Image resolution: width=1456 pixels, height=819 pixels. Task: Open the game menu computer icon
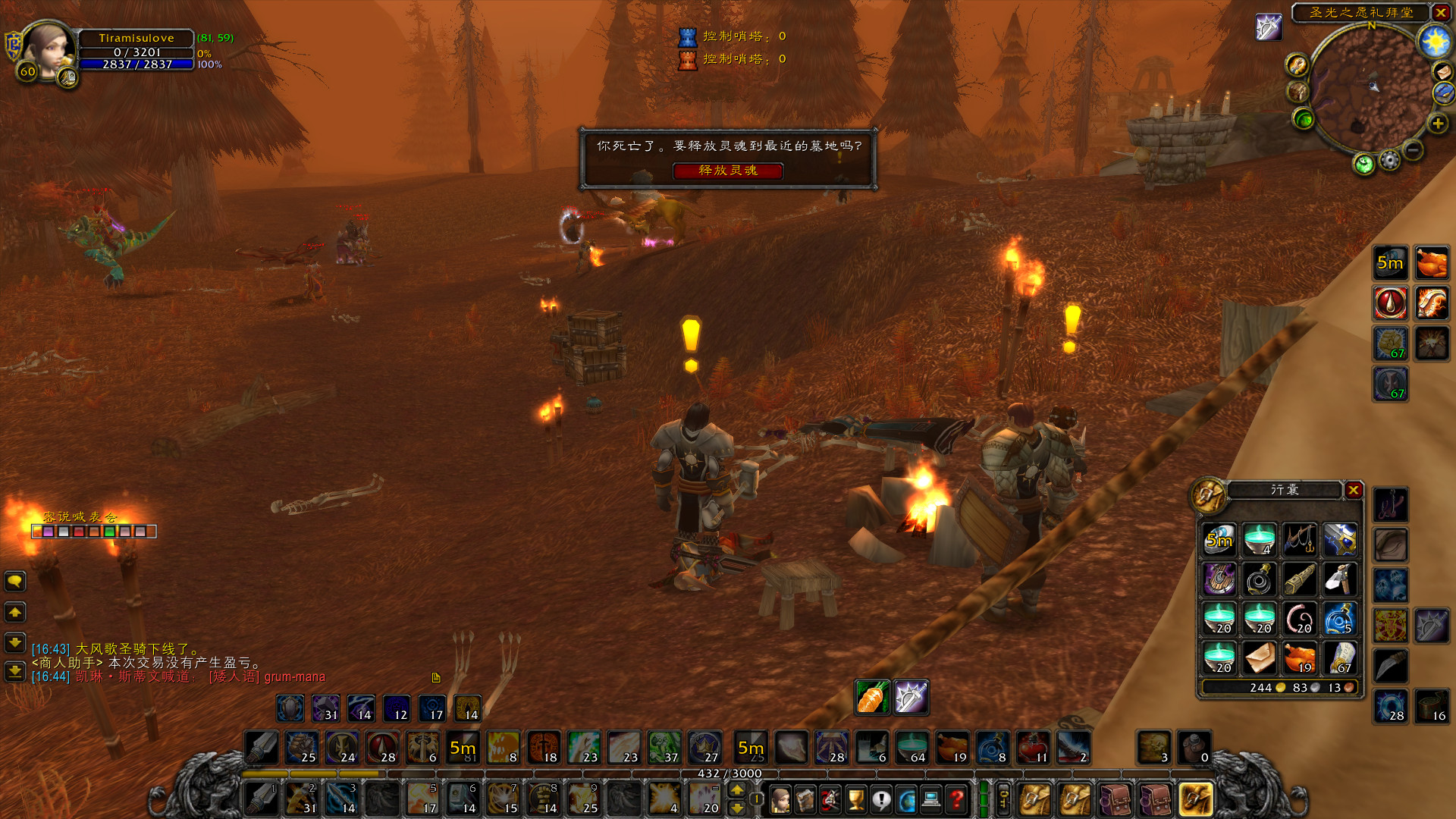coord(931,798)
